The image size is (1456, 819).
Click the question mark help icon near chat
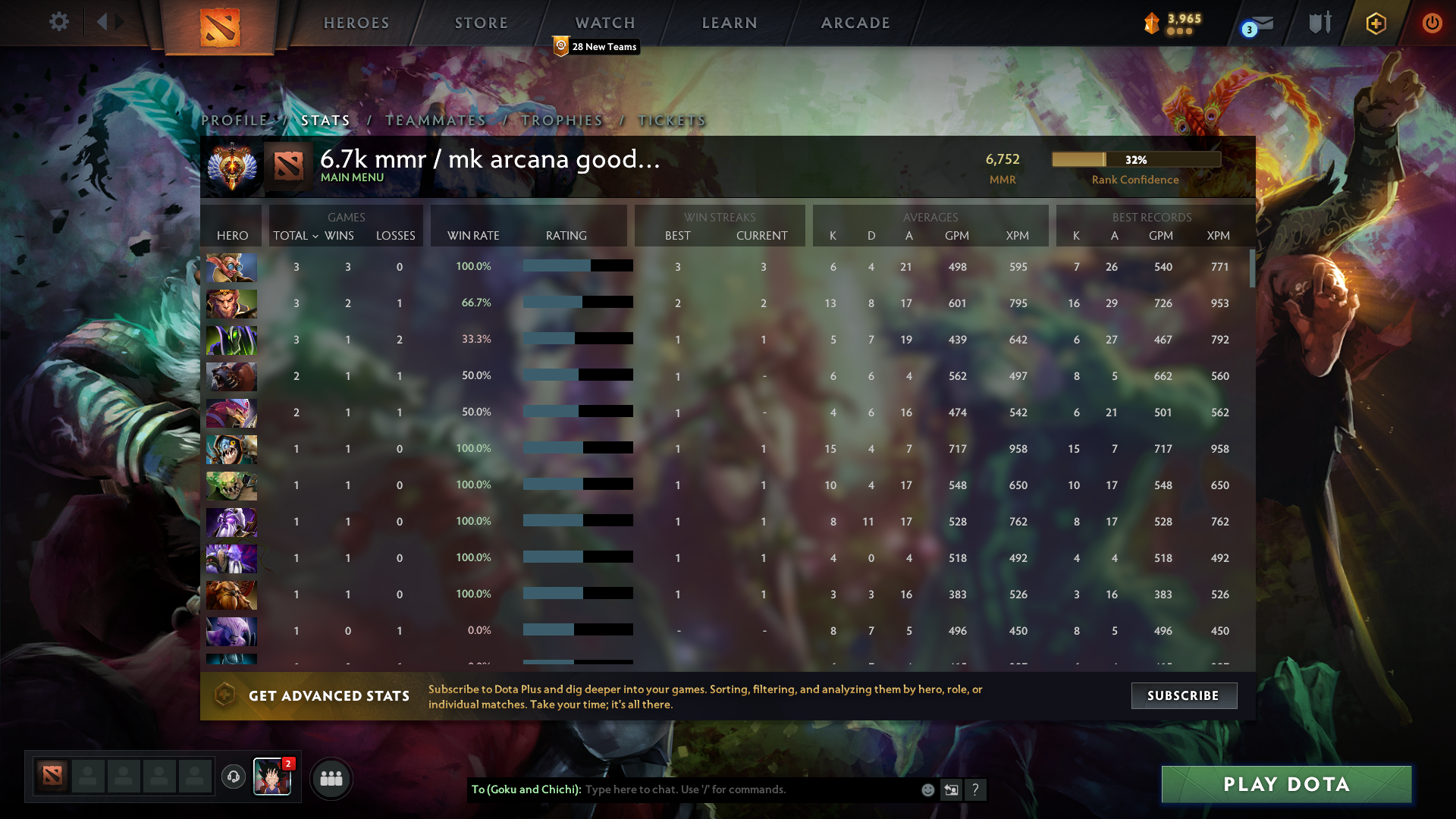pos(976,789)
